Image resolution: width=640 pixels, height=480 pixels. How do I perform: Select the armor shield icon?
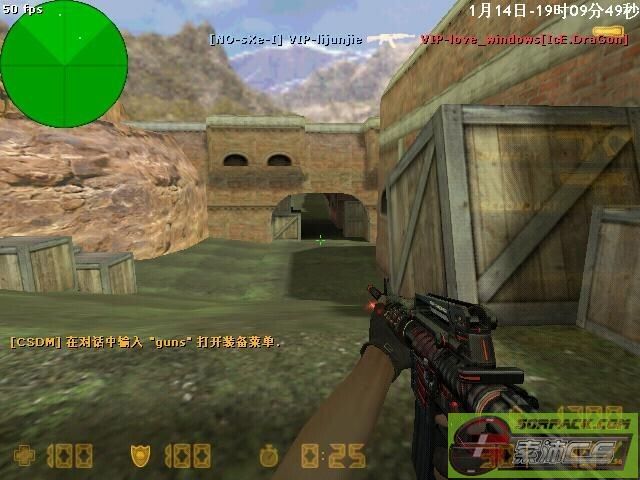pyautogui.click(x=140, y=456)
